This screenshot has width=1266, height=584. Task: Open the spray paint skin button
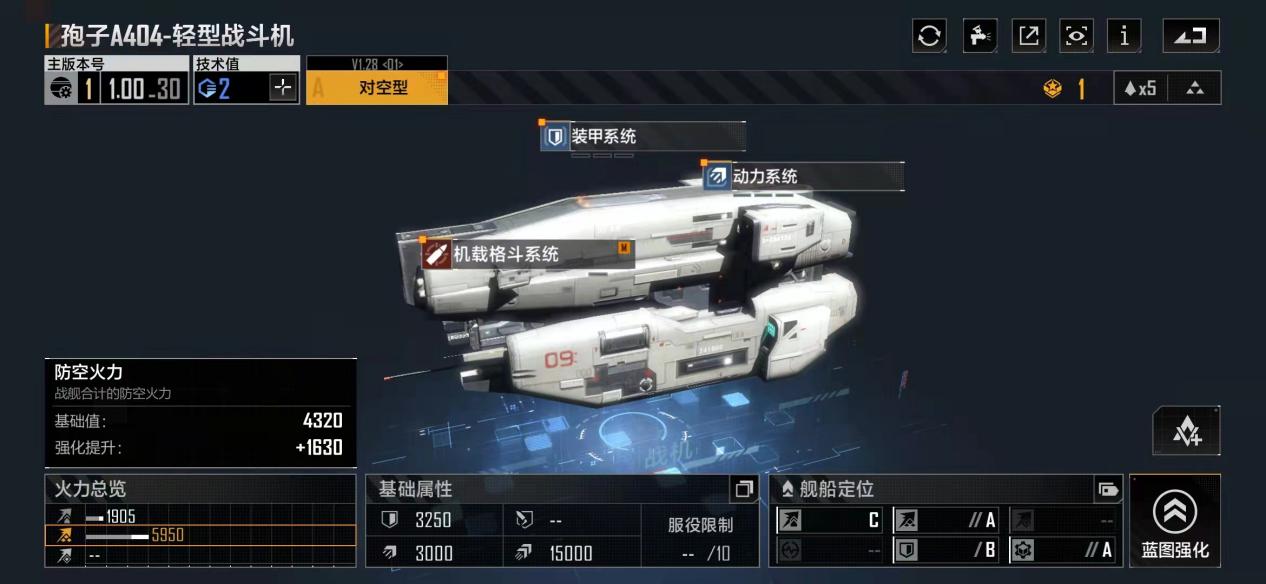[979, 36]
